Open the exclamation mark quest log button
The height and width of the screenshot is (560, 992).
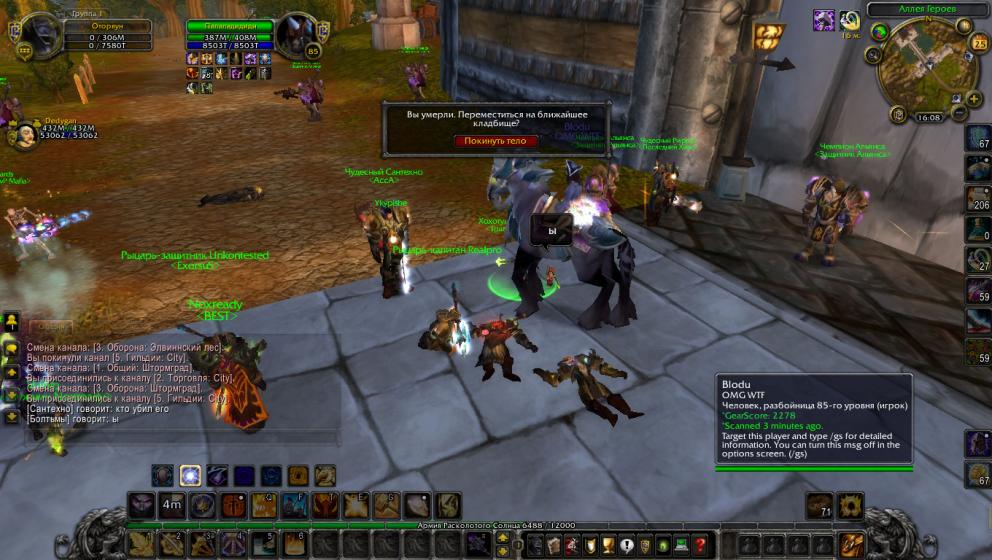pos(627,546)
